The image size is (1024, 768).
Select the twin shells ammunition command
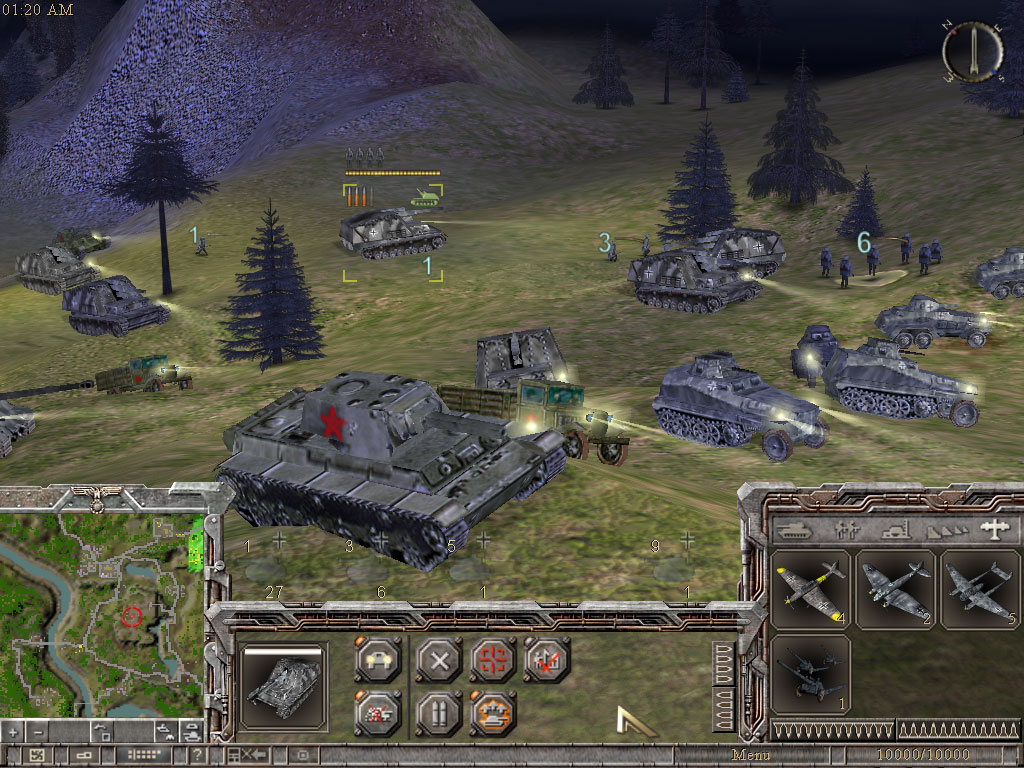[437, 713]
